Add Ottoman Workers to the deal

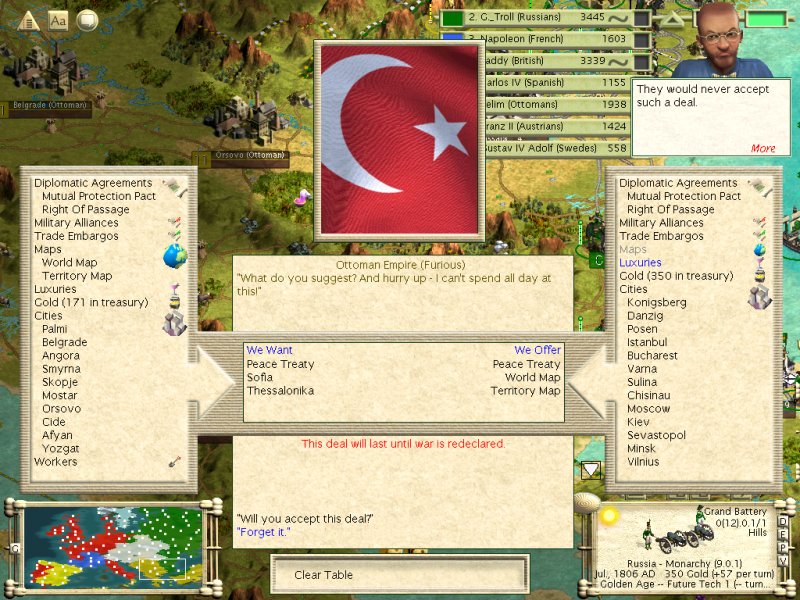coord(55,462)
